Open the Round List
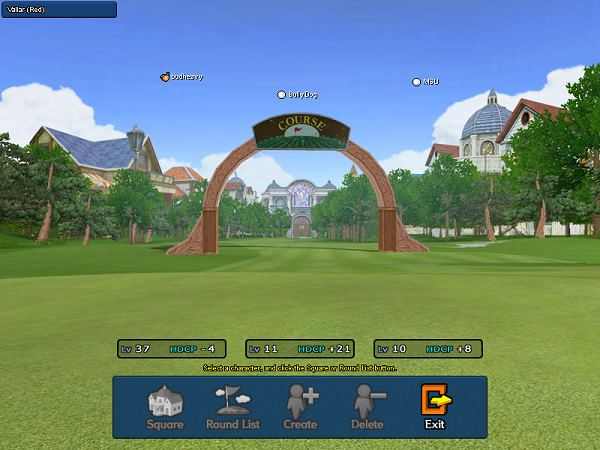The width and height of the screenshot is (600, 450). point(233,407)
